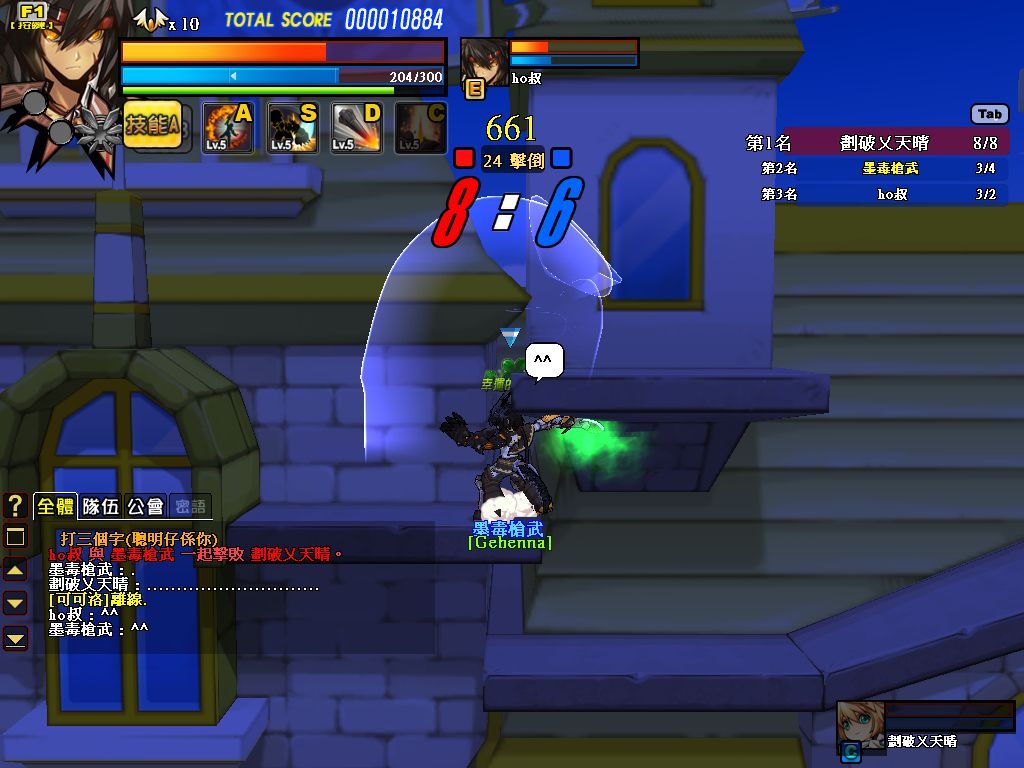Use the dark smoke explosion skill on slot S
The width and height of the screenshot is (1024, 768).
point(292,127)
